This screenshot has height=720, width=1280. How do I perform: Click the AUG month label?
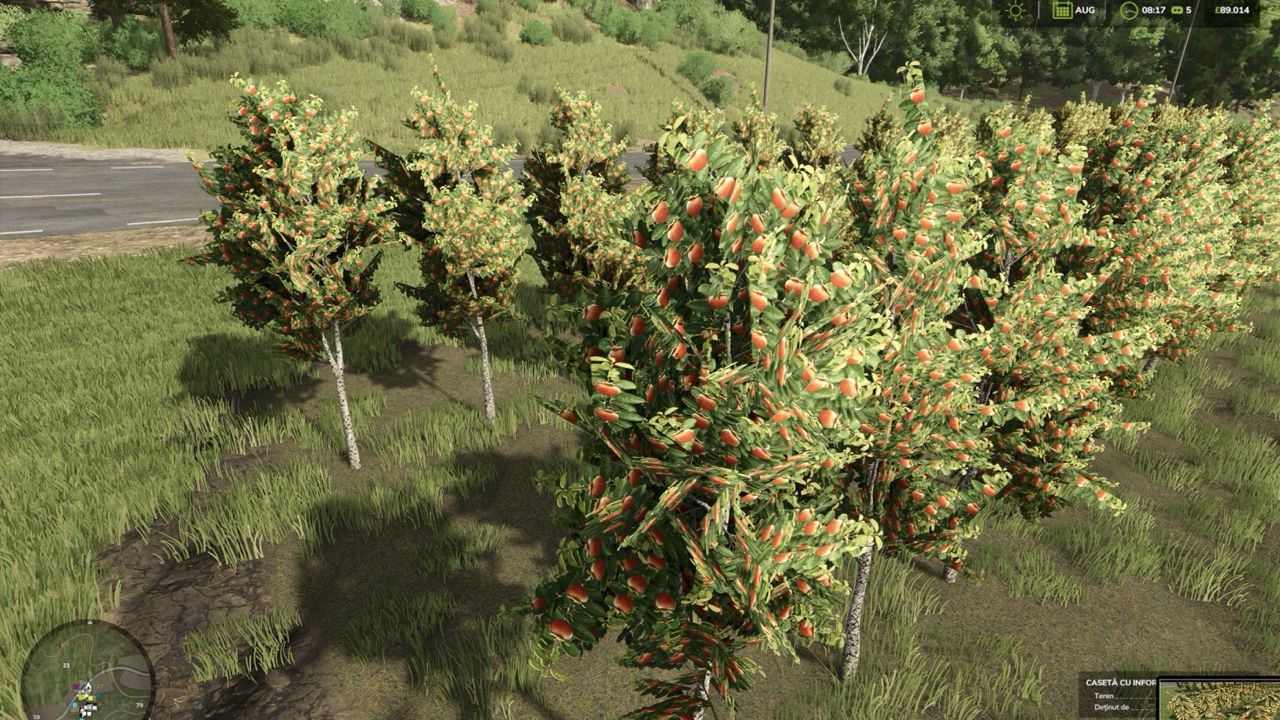click(x=1085, y=10)
